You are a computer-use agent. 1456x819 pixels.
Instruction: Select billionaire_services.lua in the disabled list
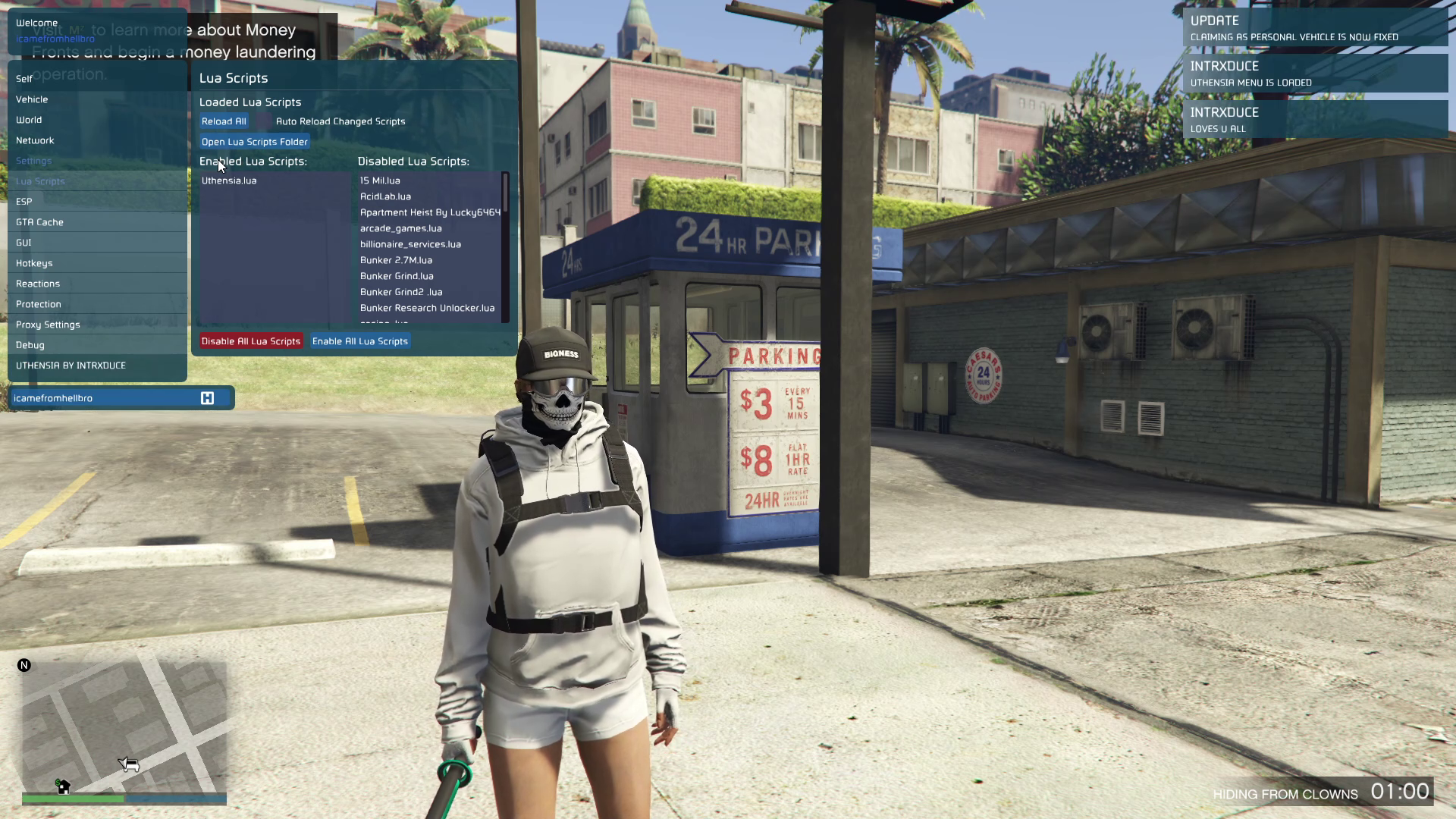coord(410,244)
